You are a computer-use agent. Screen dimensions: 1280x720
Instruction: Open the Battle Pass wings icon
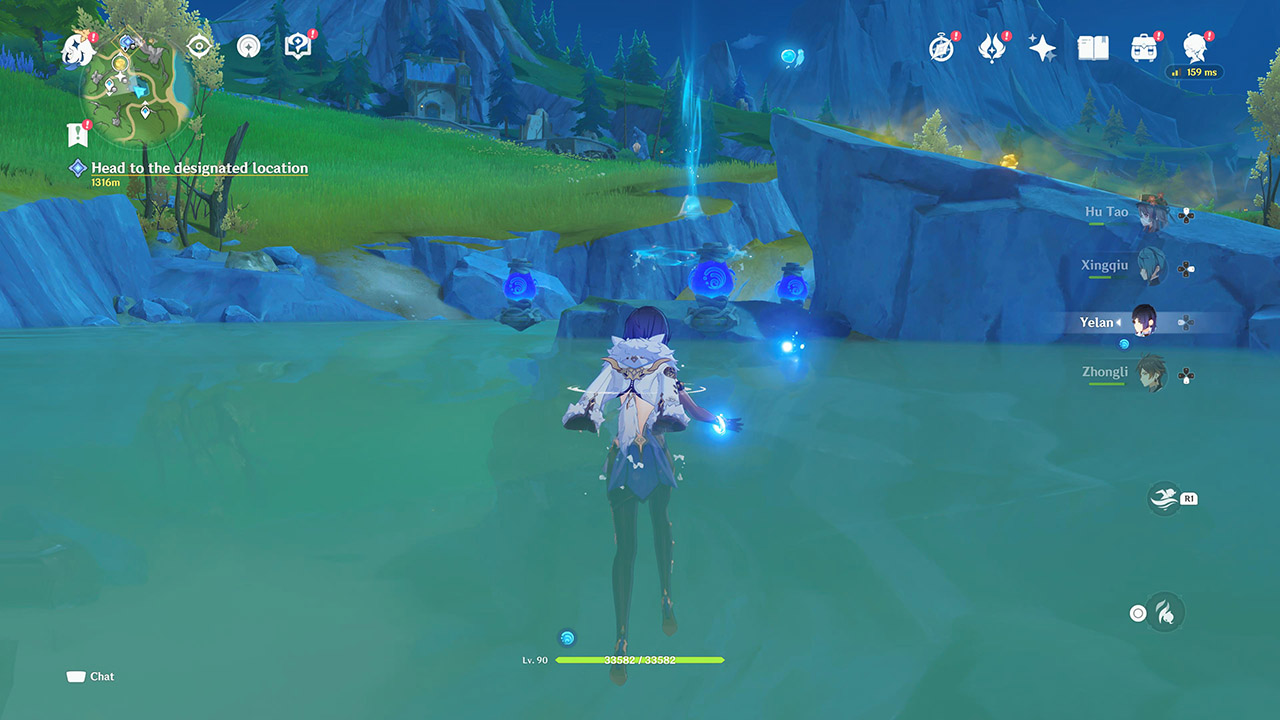point(991,46)
